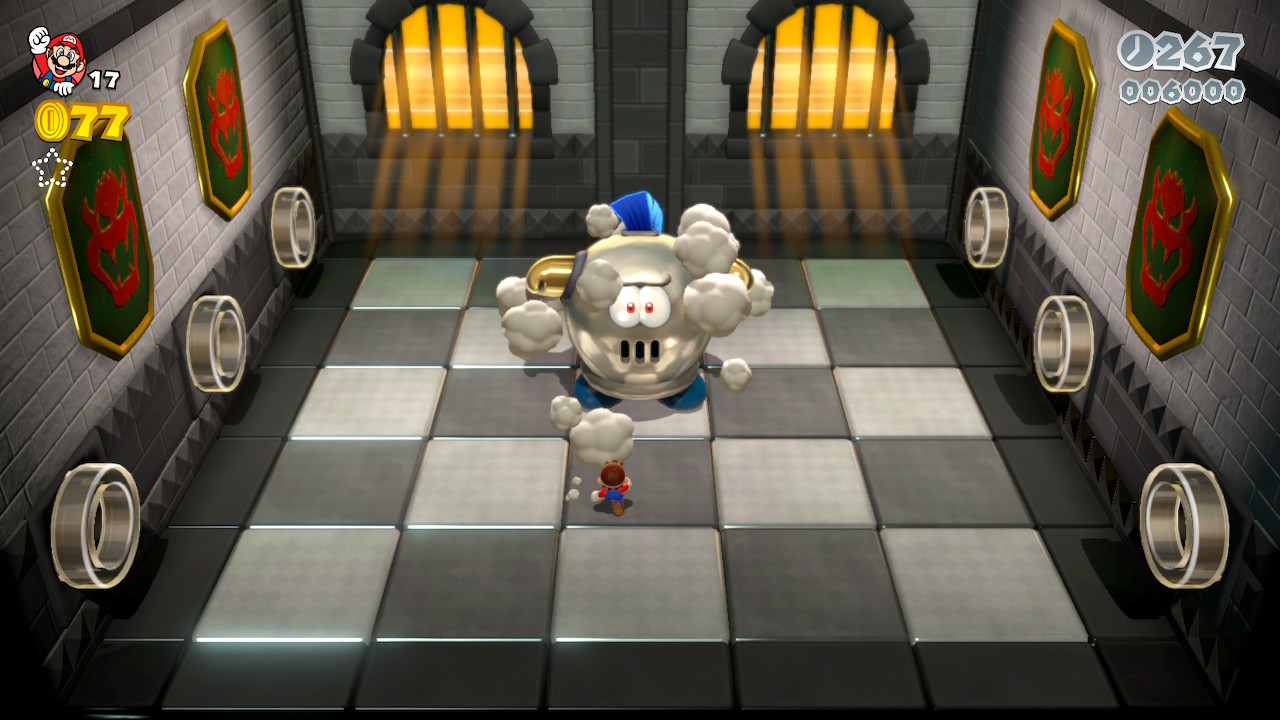
Task: Click the Mario lives icon
Action: tap(56, 59)
